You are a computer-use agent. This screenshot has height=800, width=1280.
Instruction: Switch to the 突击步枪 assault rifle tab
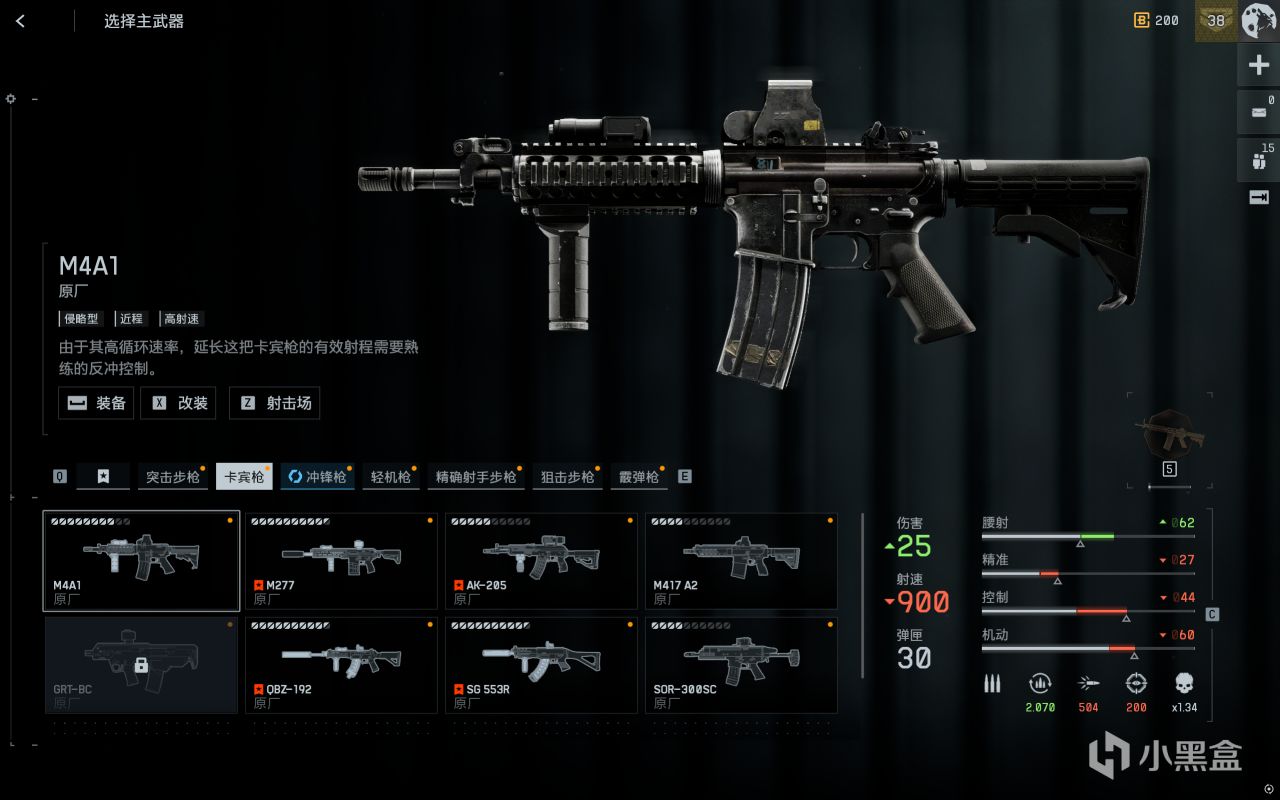pyautogui.click(x=172, y=477)
